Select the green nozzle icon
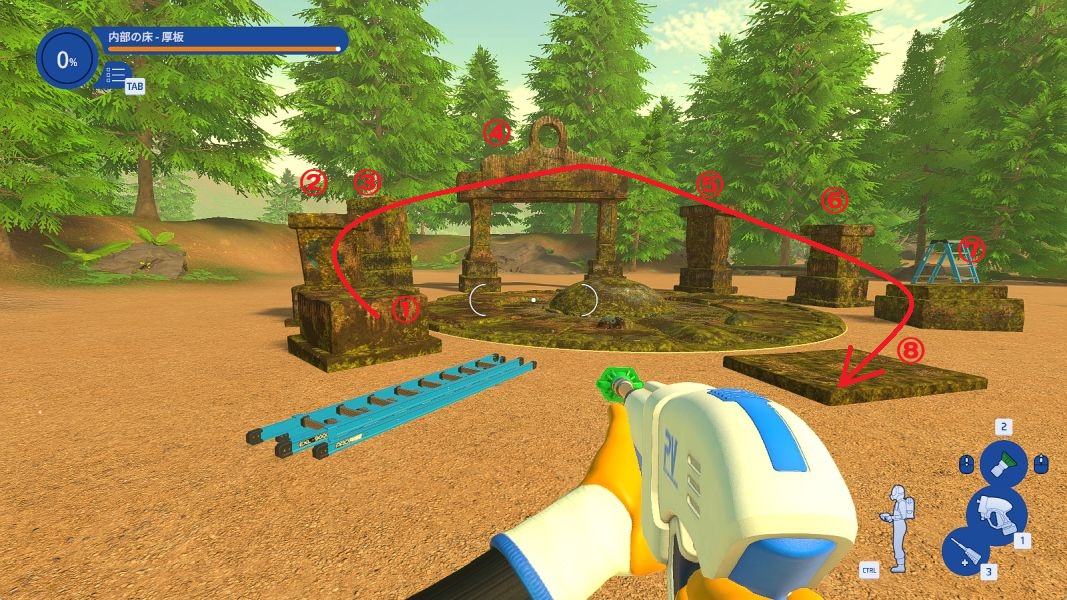 click(x=1003, y=464)
